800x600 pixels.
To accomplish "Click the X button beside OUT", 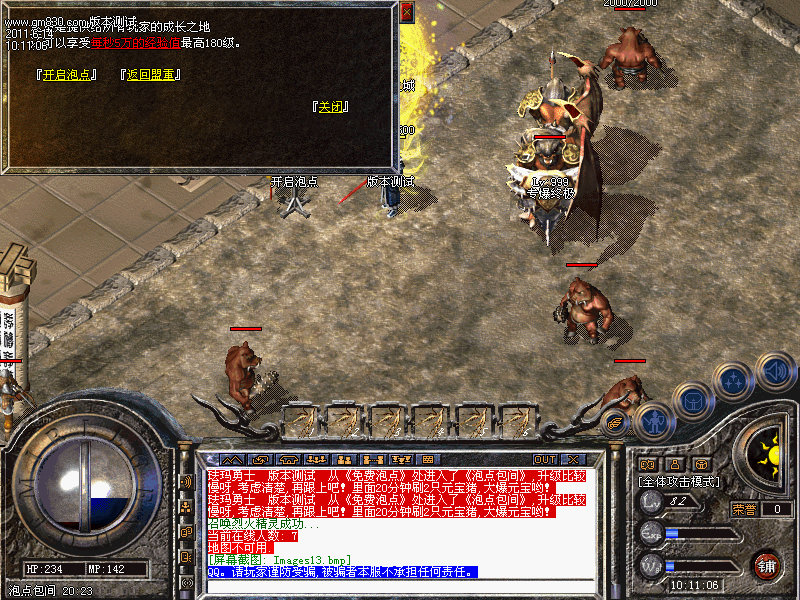I will (x=574, y=459).
